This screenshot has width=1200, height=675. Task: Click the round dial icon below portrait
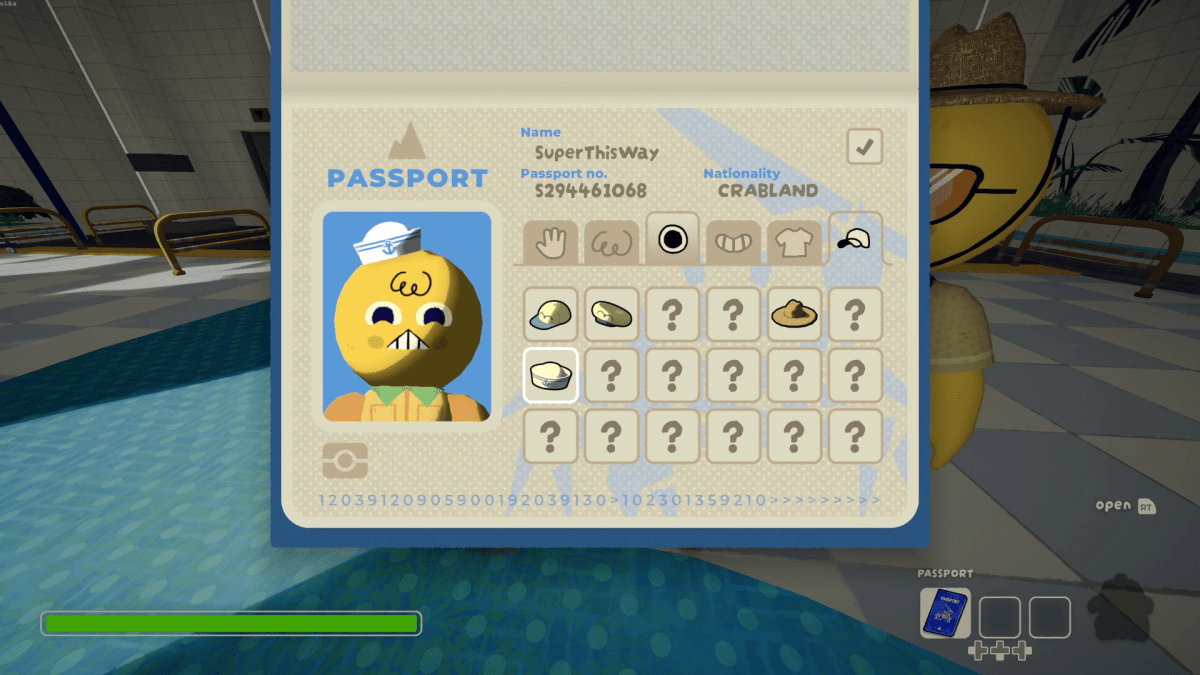pyautogui.click(x=345, y=460)
